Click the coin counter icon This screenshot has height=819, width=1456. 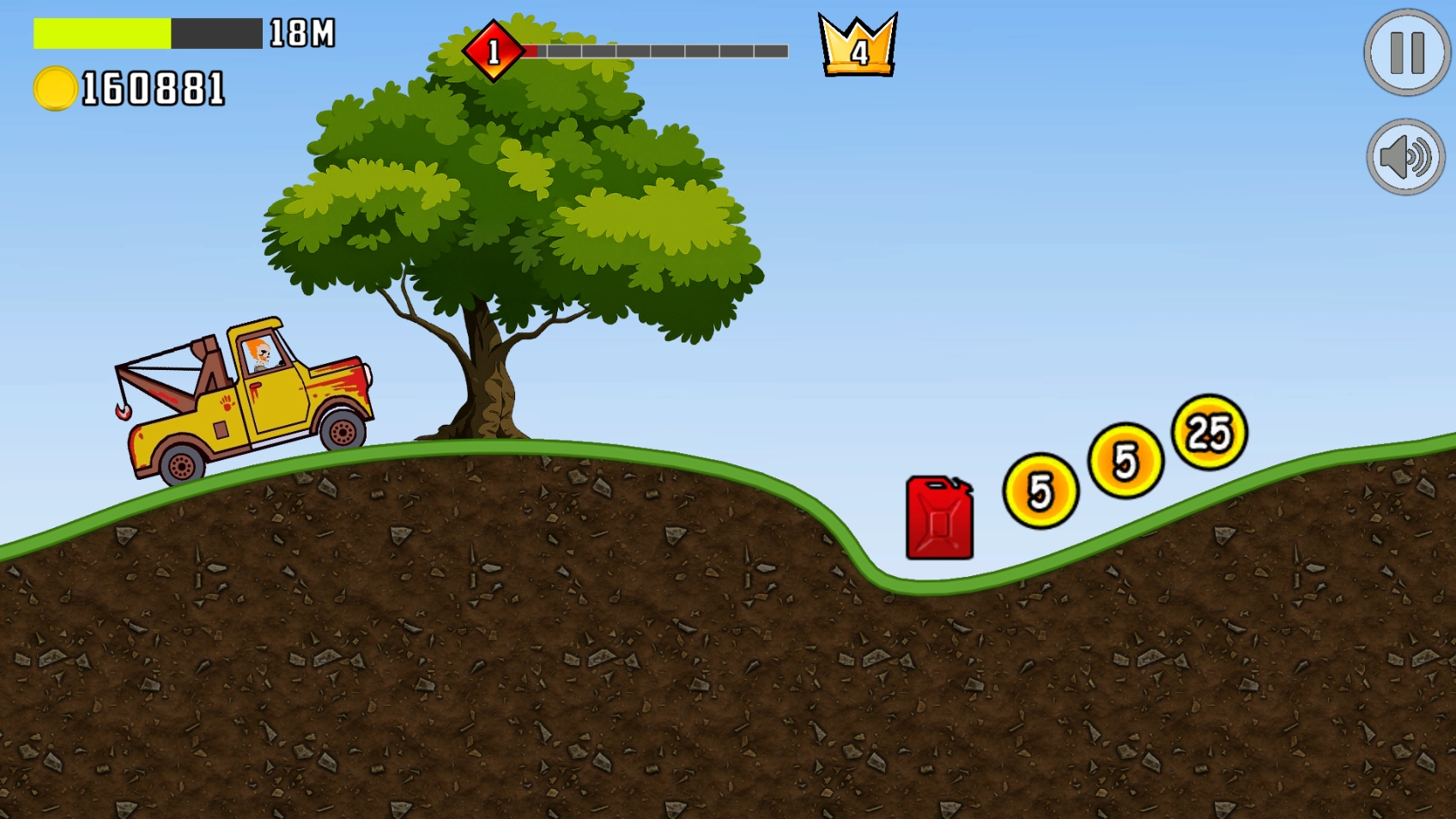(53, 87)
